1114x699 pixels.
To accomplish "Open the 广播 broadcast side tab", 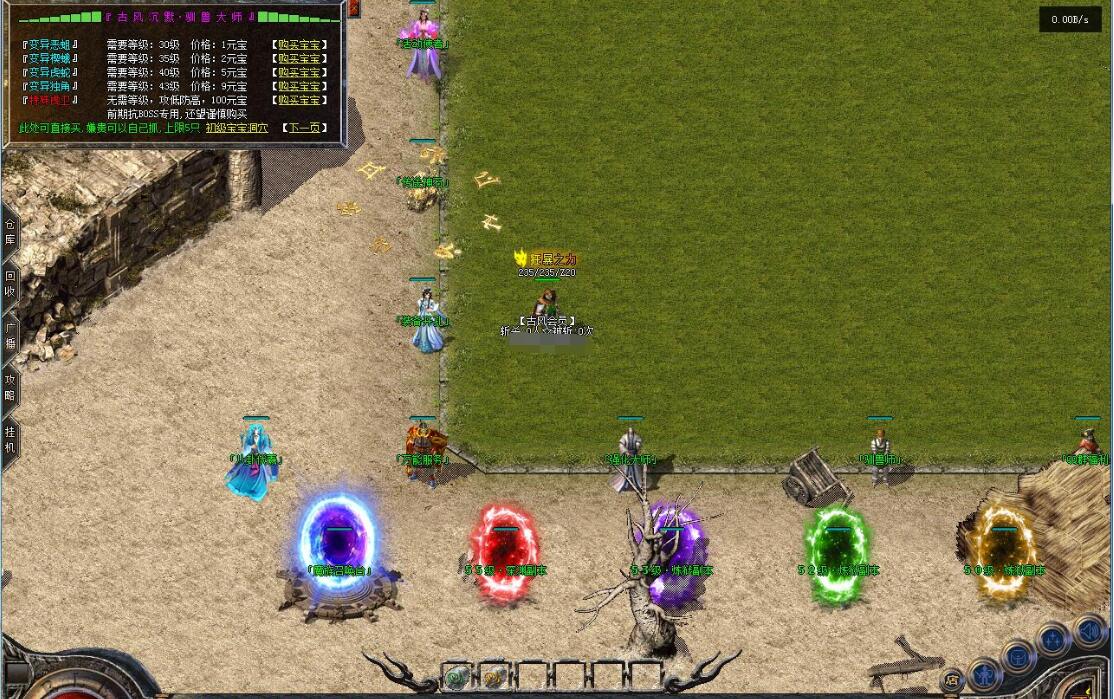I will coord(10,336).
